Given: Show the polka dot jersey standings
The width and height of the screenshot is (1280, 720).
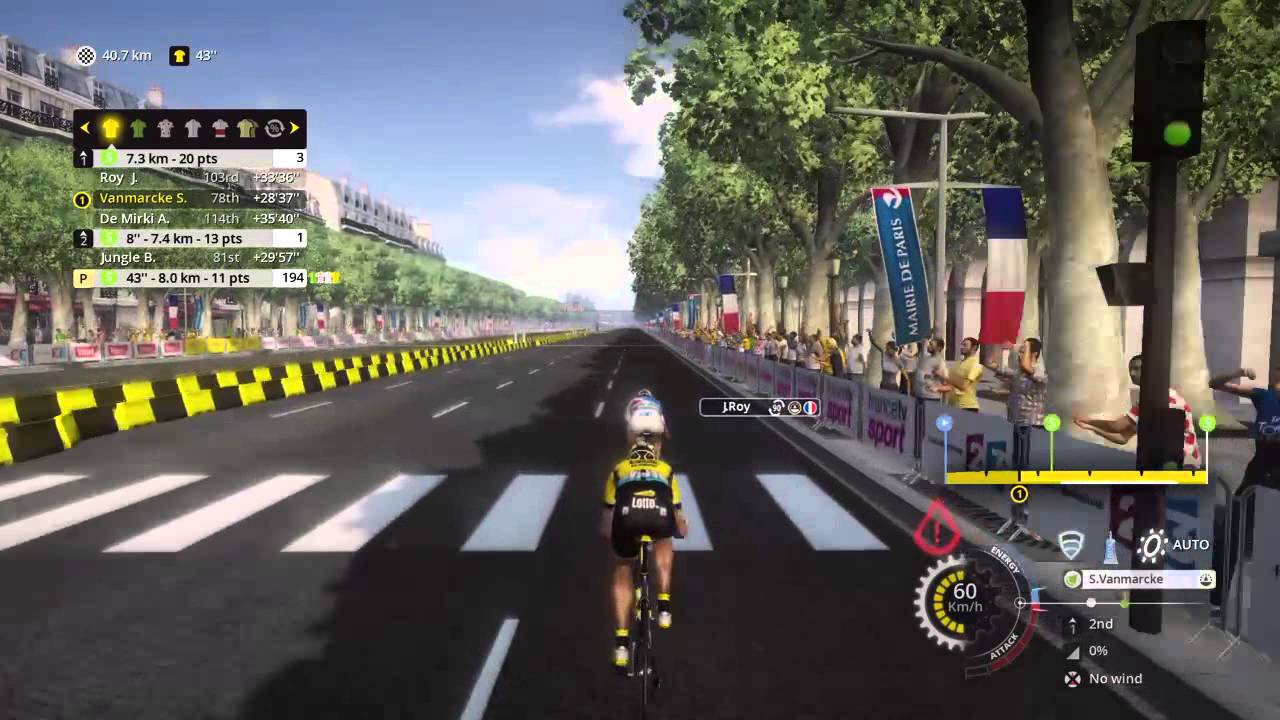Looking at the screenshot, I should (165, 128).
